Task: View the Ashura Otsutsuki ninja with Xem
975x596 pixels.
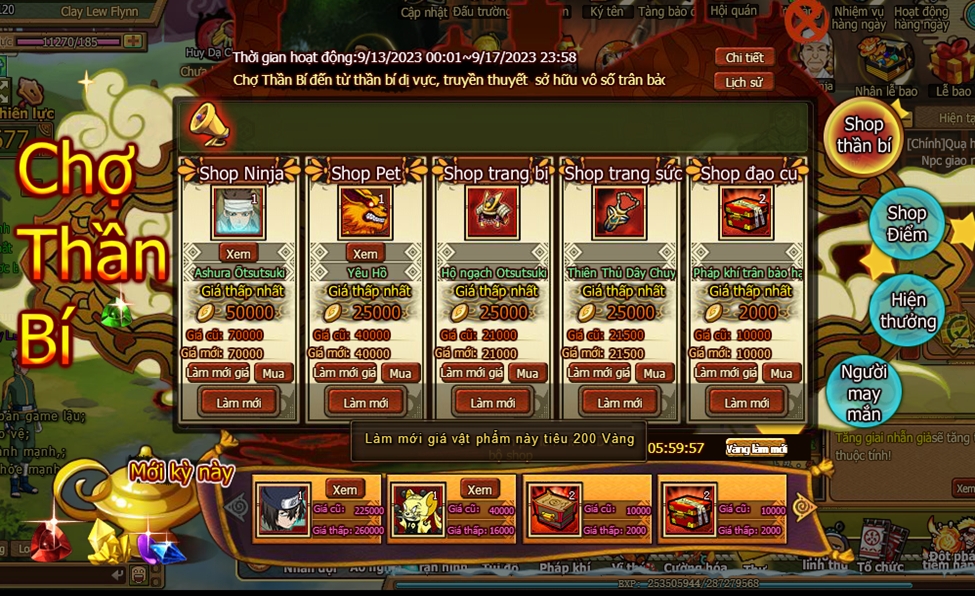Action: point(238,254)
